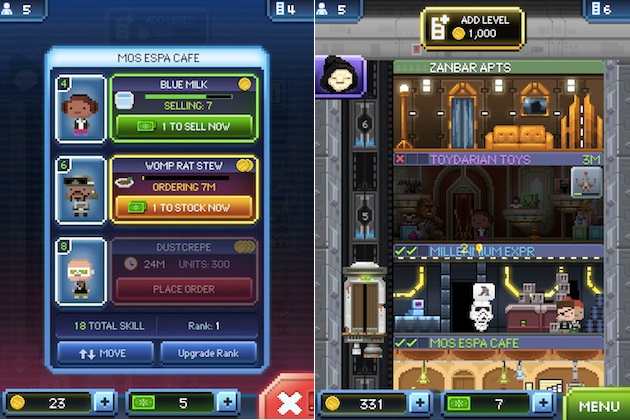The image size is (630, 420).
Task: Buy a new floor with Add Level
Action: [x=472, y=28]
